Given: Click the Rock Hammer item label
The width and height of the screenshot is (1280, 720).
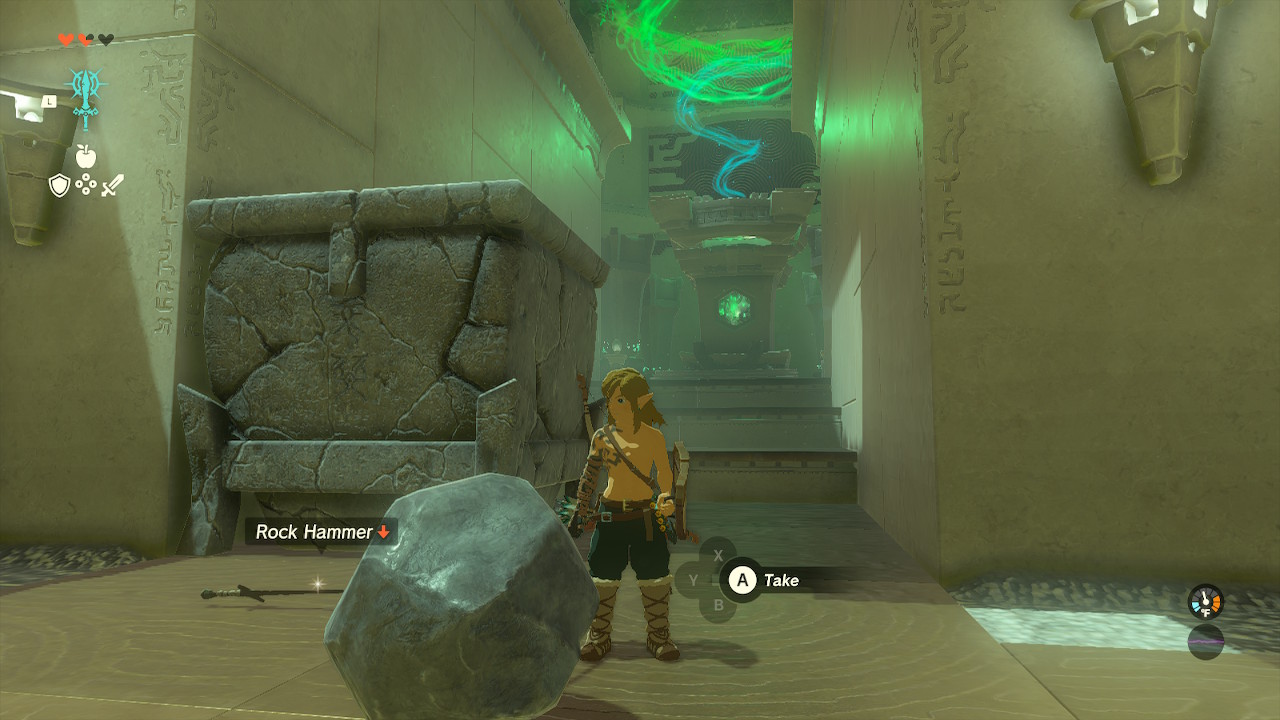Looking at the screenshot, I should 321,532.
